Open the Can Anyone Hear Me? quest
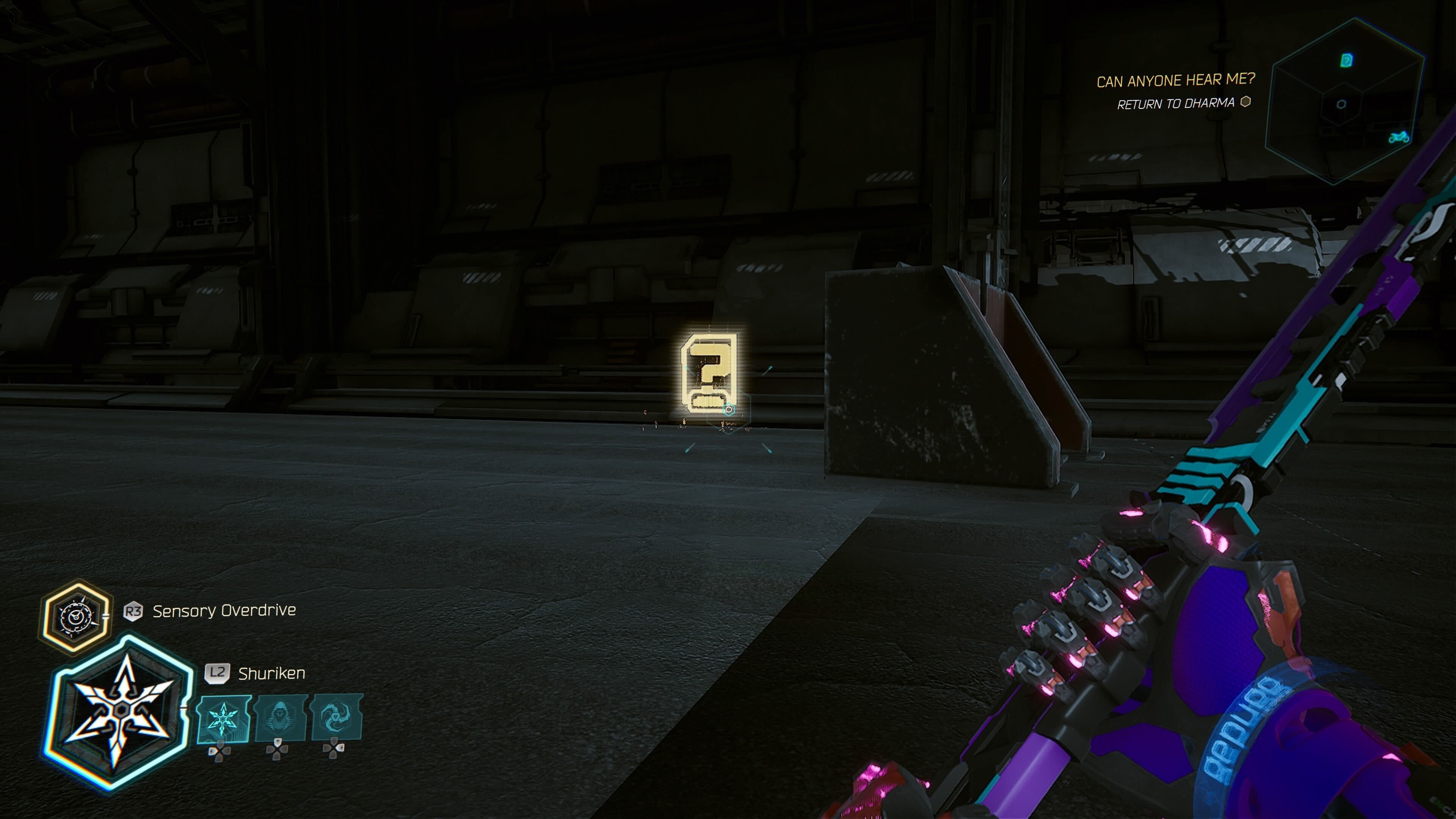1456x819 pixels. (x=1175, y=81)
